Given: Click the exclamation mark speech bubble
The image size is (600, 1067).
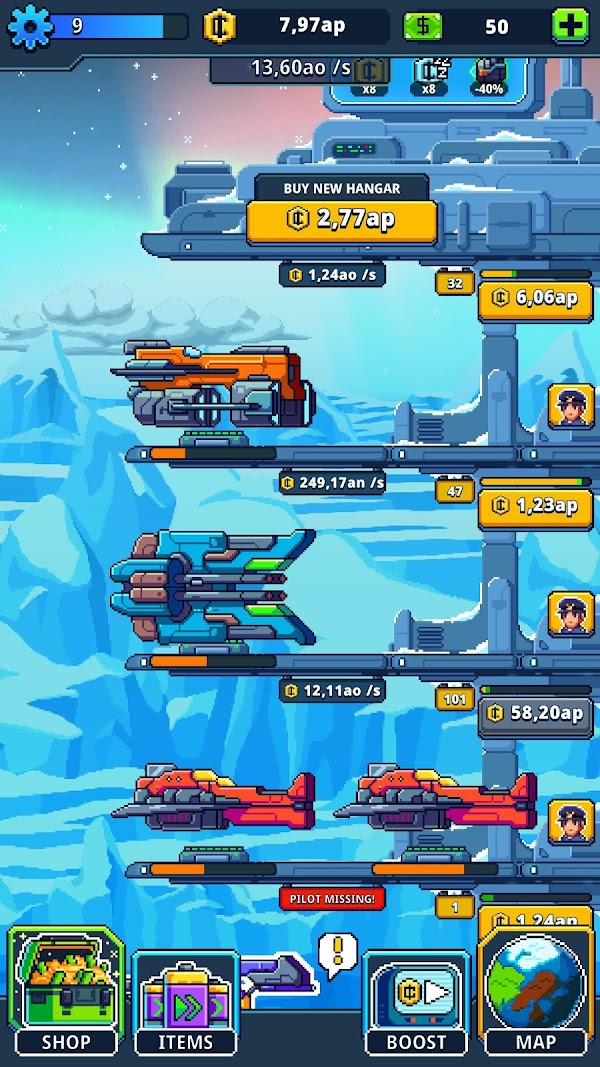Looking at the screenshot, I should (x=338, y=953).
